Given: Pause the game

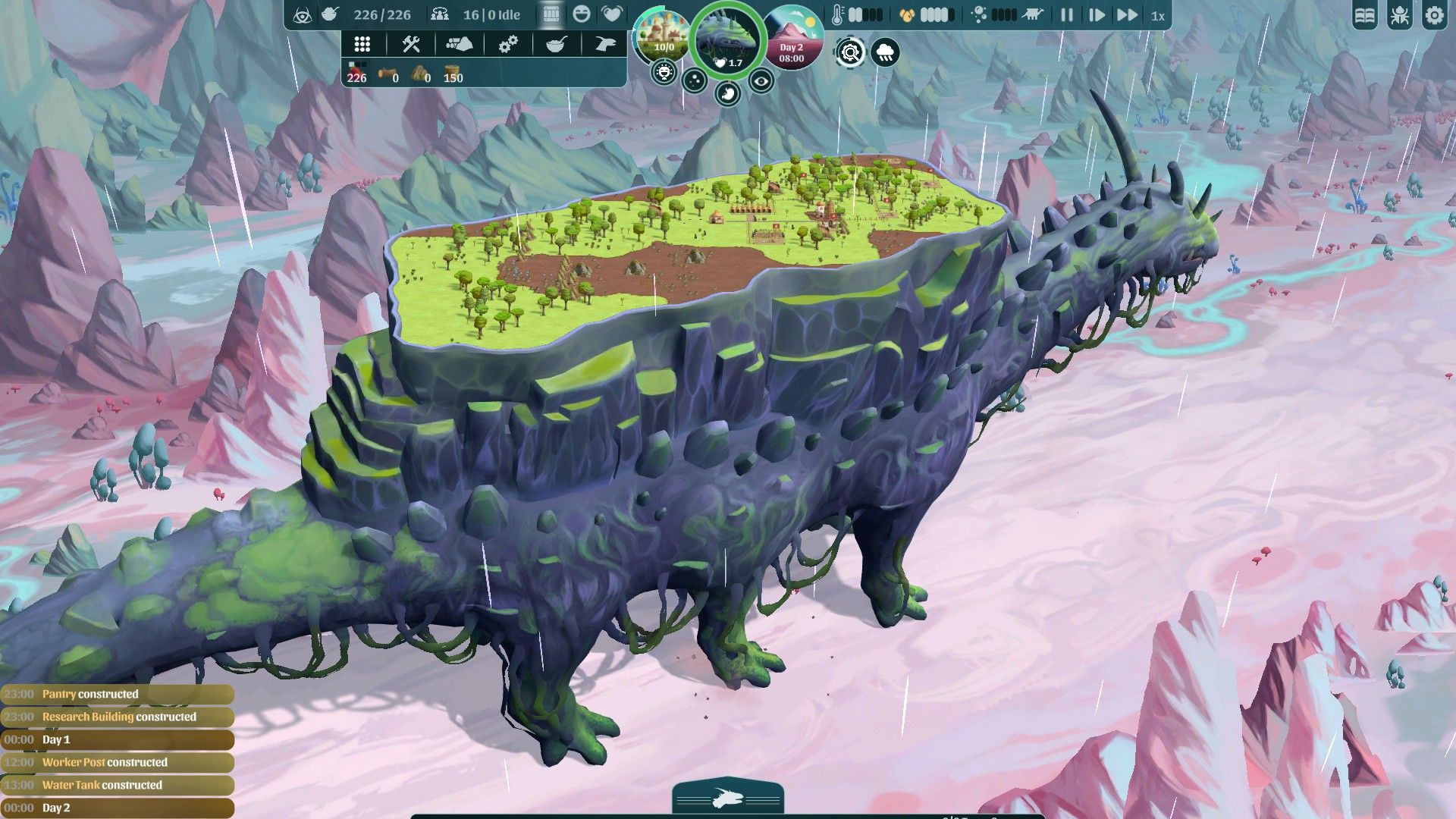Looking at the screenshot, I should (x=1066, y=15).
